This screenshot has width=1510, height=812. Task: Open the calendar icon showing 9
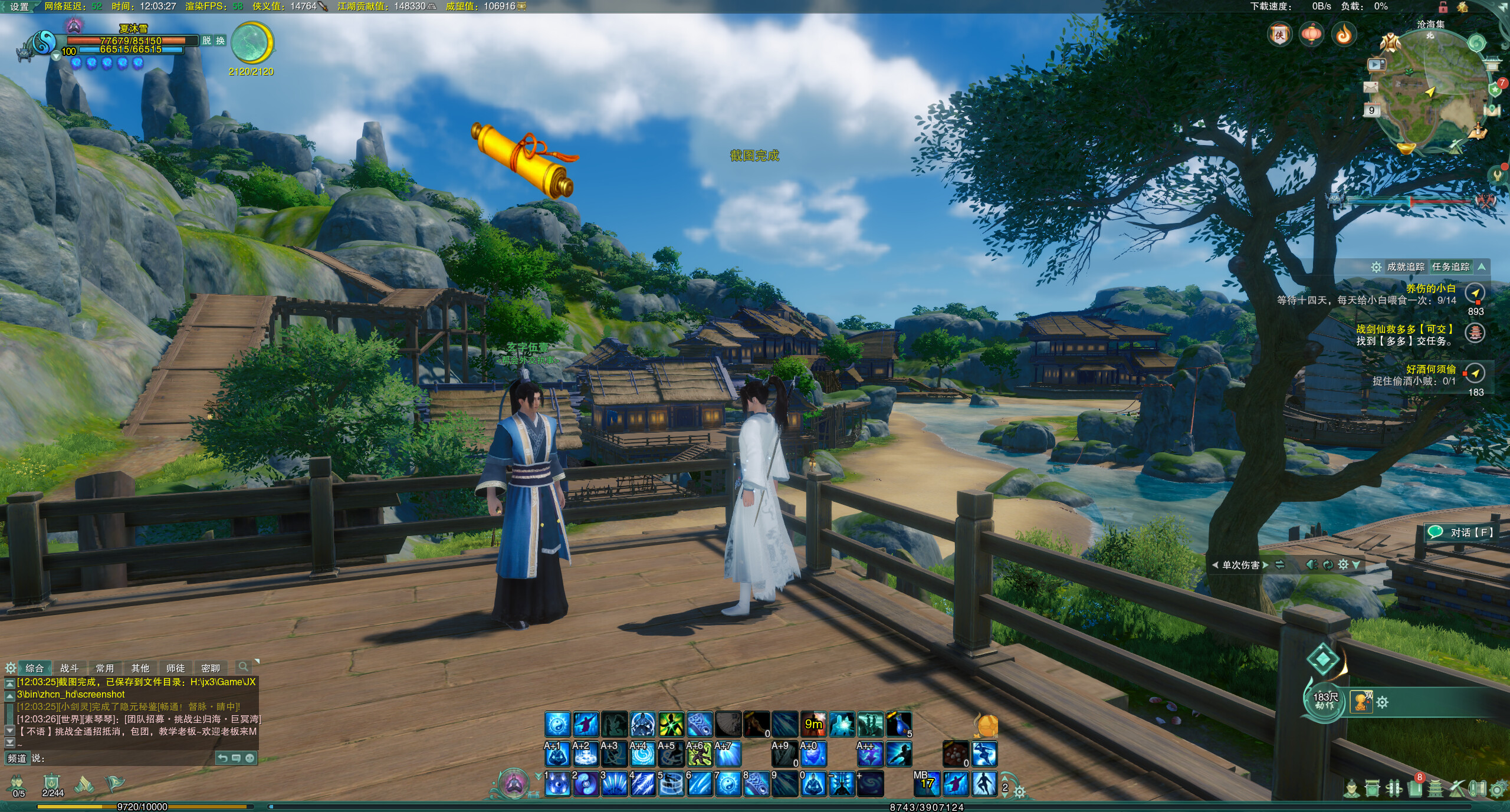1371,110
